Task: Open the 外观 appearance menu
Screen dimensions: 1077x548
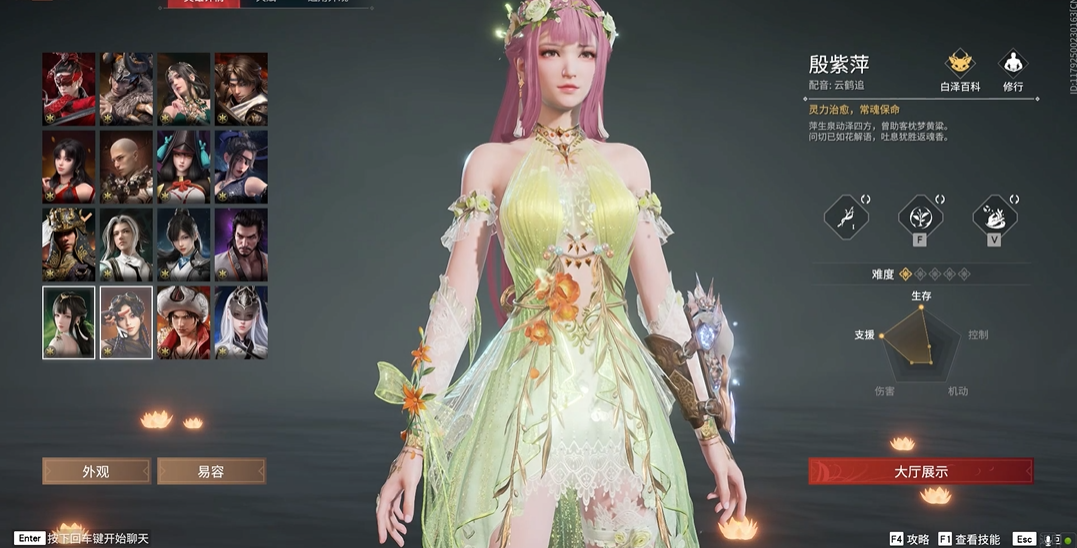Action: click(96, 471)
